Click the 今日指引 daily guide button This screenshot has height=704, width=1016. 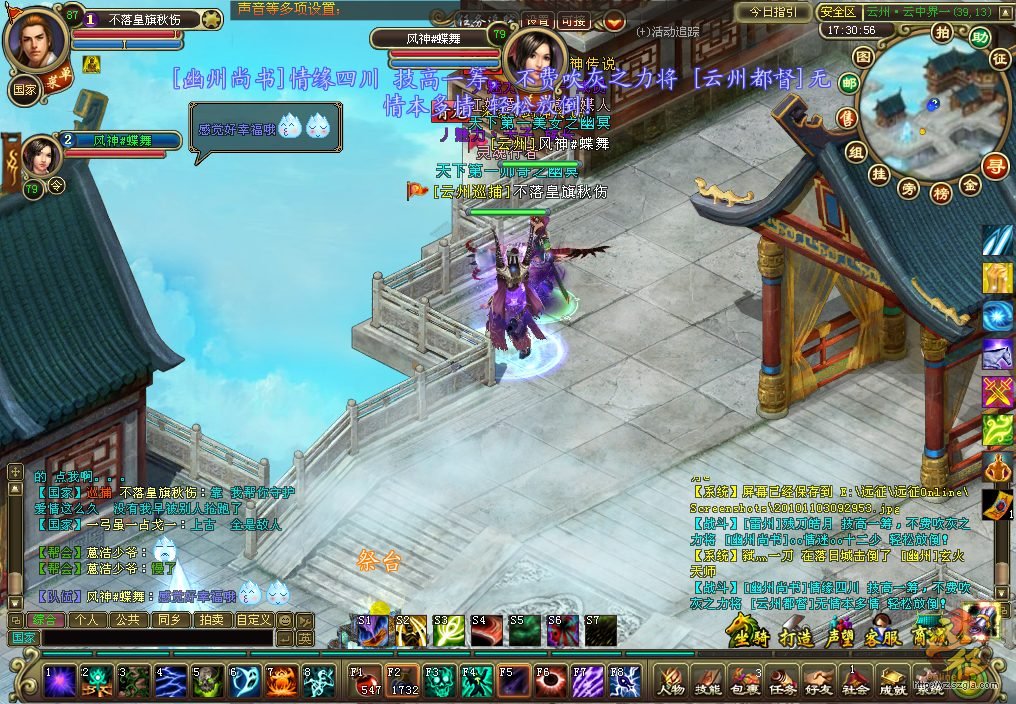tap(774, 12)
